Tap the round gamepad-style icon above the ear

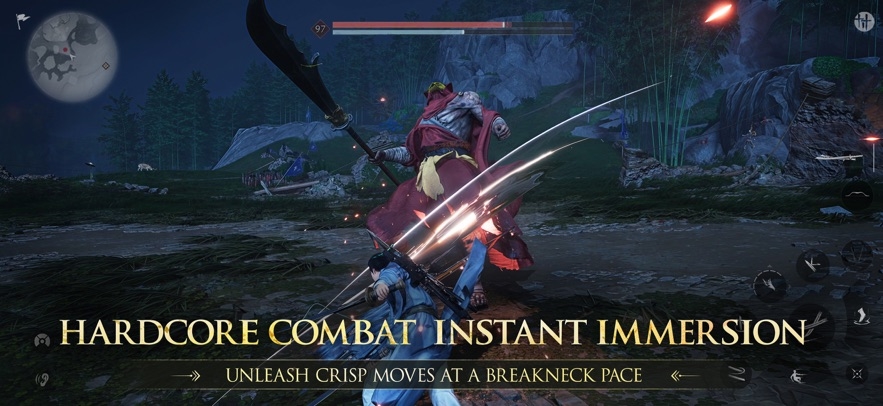(x=42, y=342)
